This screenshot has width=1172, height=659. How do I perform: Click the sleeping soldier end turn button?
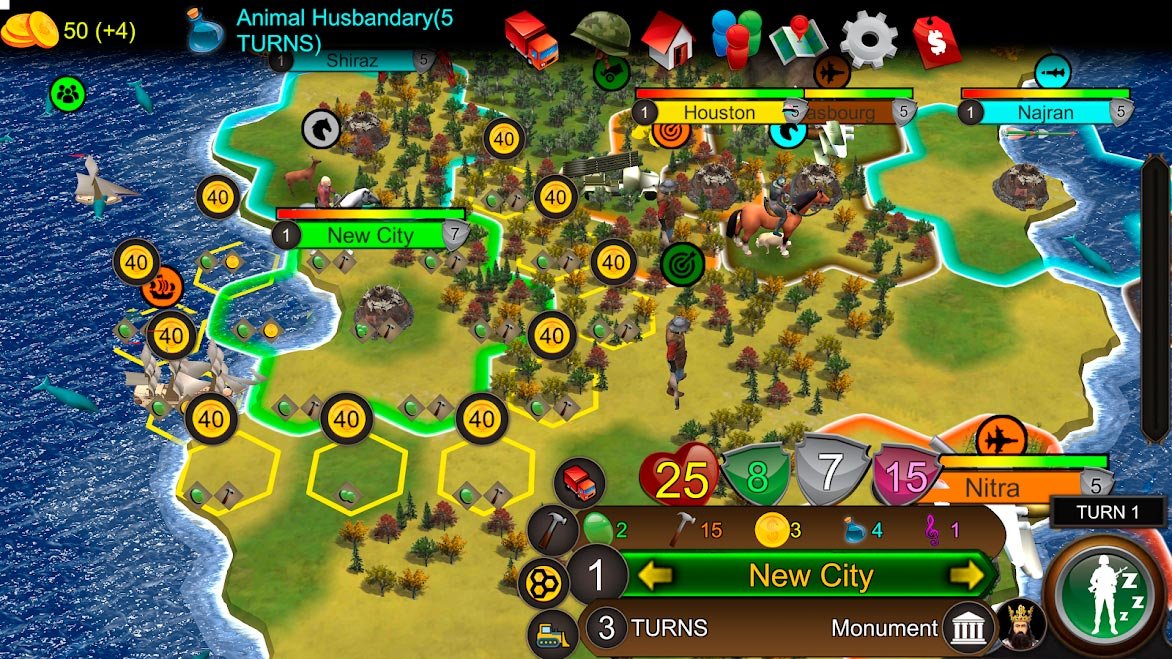click(x=1105, y=593)
